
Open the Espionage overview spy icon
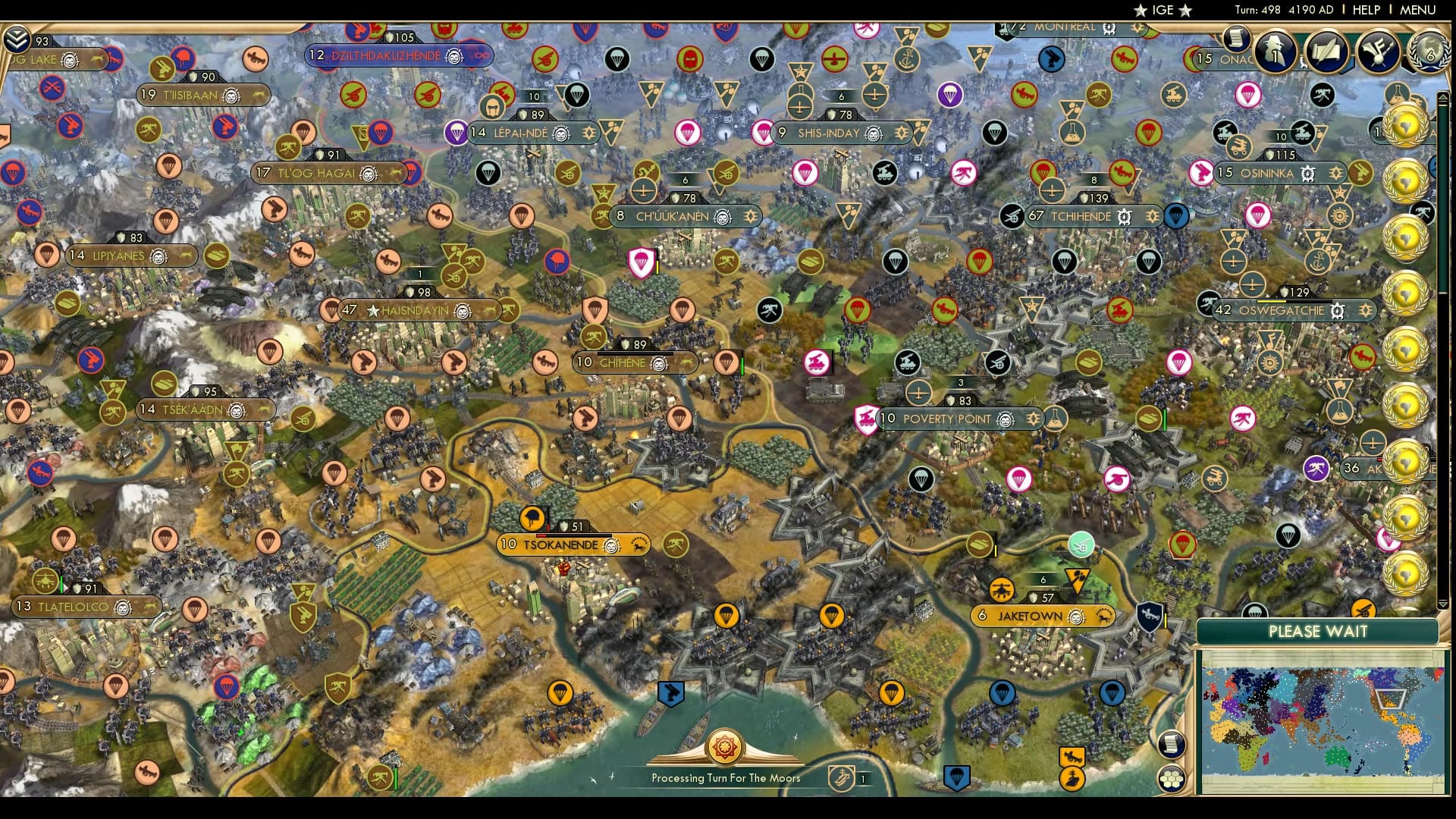[x=1274, y=50]
